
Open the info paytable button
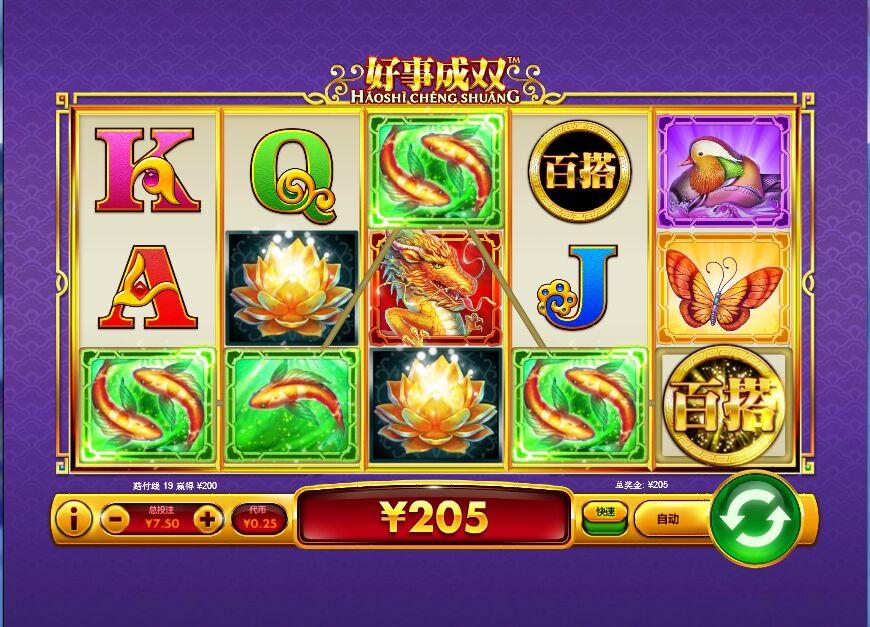72,518
